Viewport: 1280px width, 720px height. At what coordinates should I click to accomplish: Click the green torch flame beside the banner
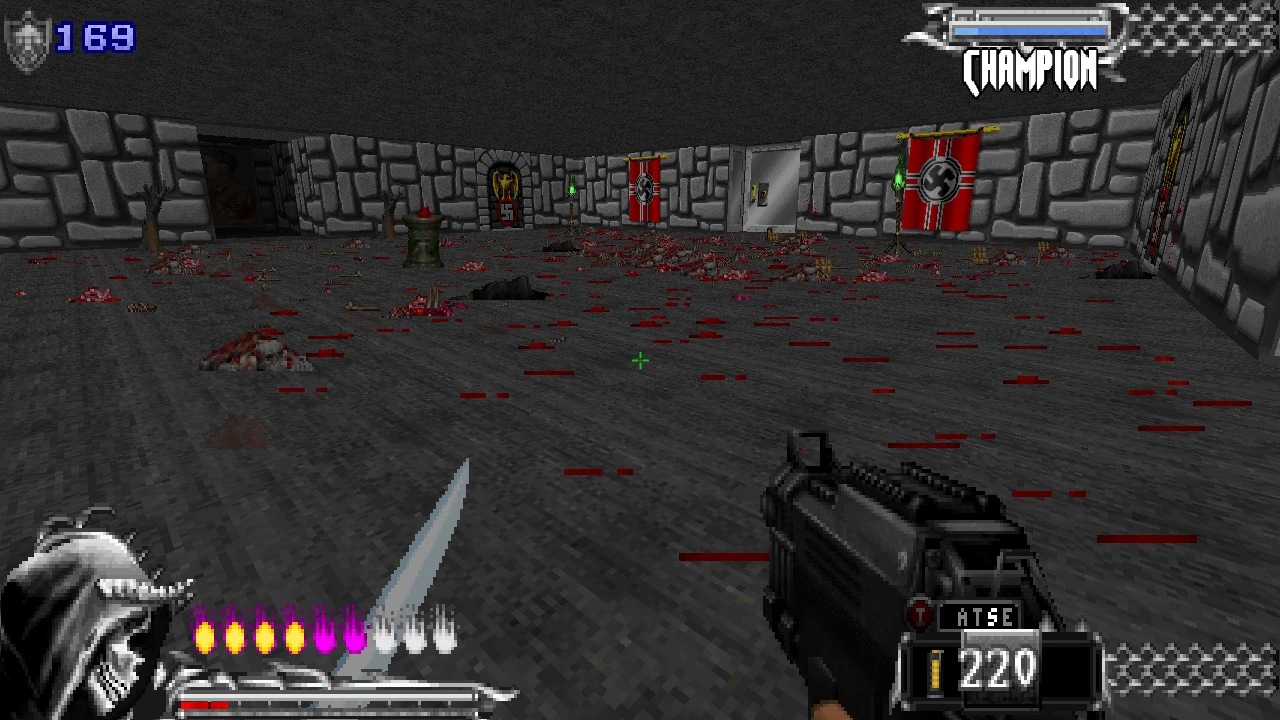coord(898,180)
